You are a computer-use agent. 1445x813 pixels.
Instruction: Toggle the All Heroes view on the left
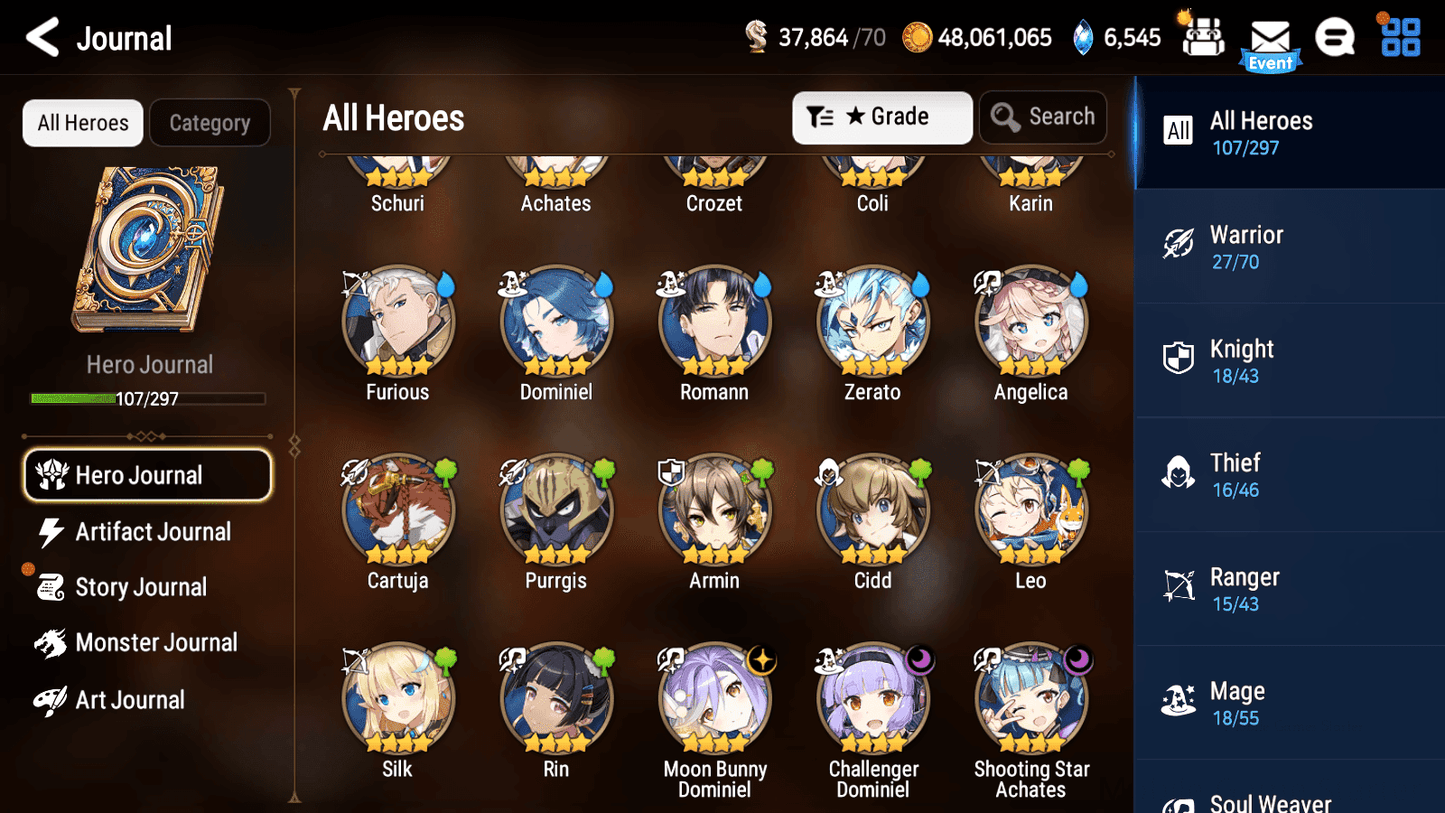[x=82, y=122]
